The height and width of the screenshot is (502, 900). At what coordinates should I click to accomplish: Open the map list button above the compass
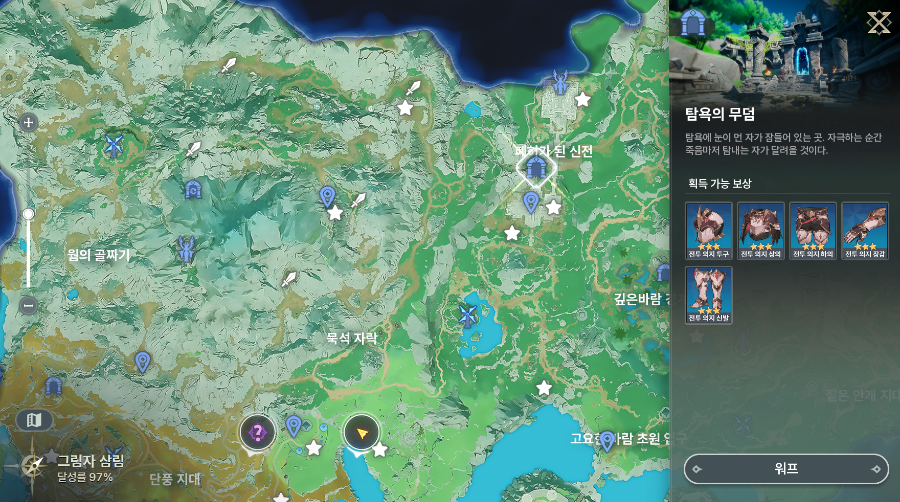point(35,420)
